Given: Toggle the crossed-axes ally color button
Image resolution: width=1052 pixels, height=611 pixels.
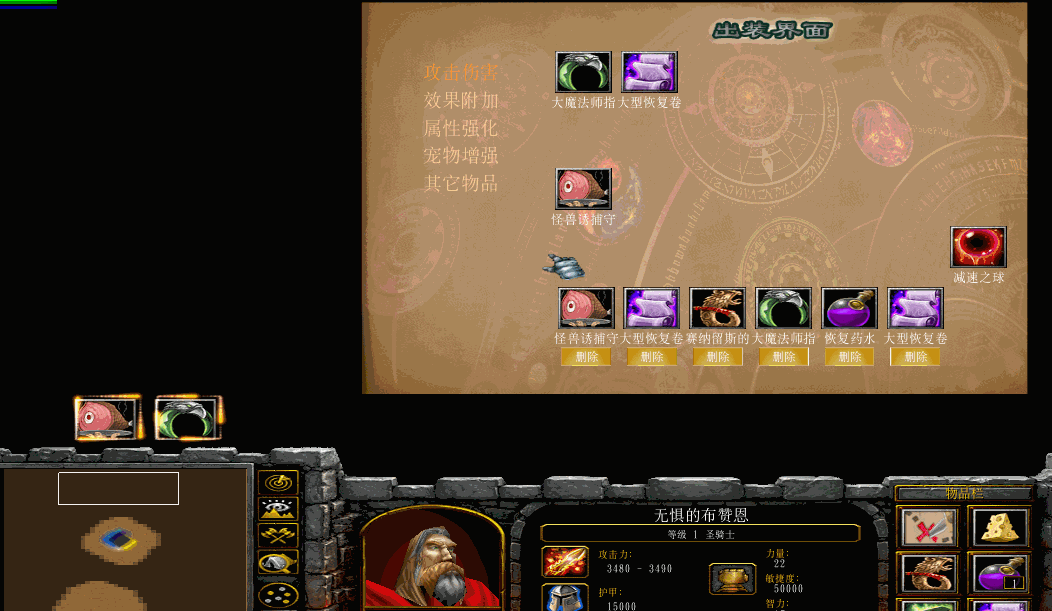Looking at the screenshot, I should (278, 536).
